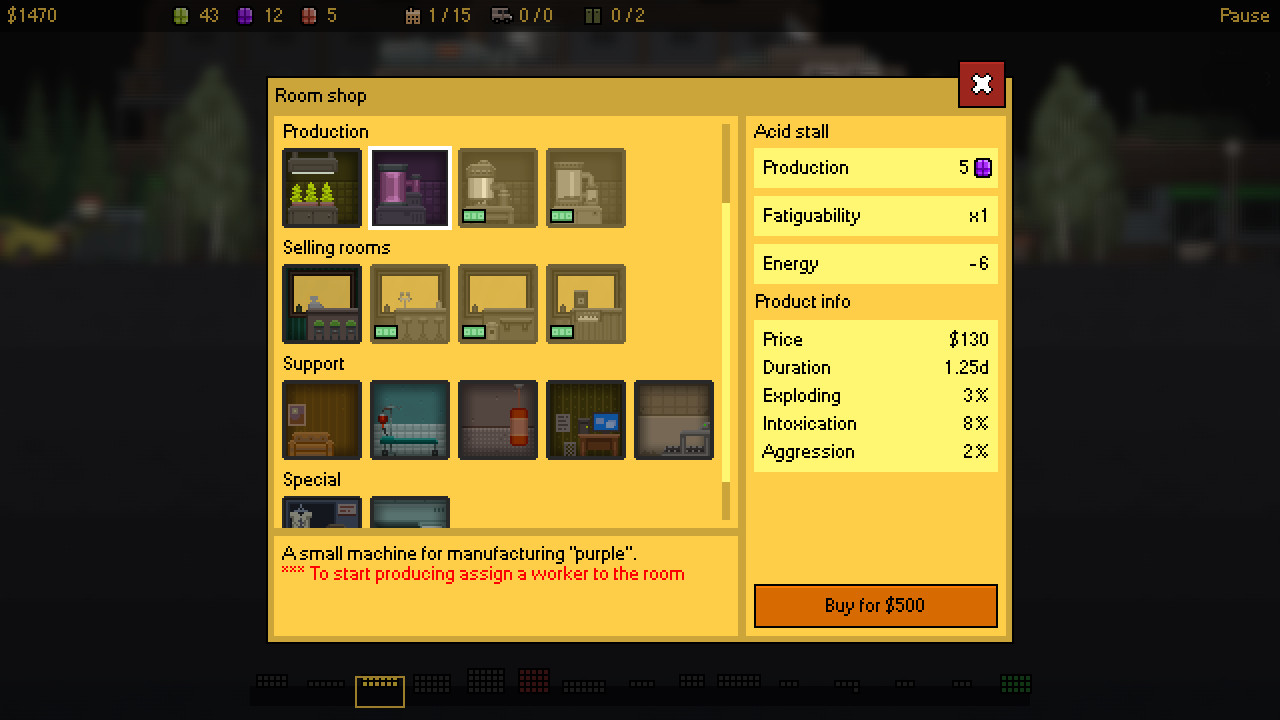The image size is (1280, 720).
Task: Select the purple acid stall machine
Action: pos(409,188)
